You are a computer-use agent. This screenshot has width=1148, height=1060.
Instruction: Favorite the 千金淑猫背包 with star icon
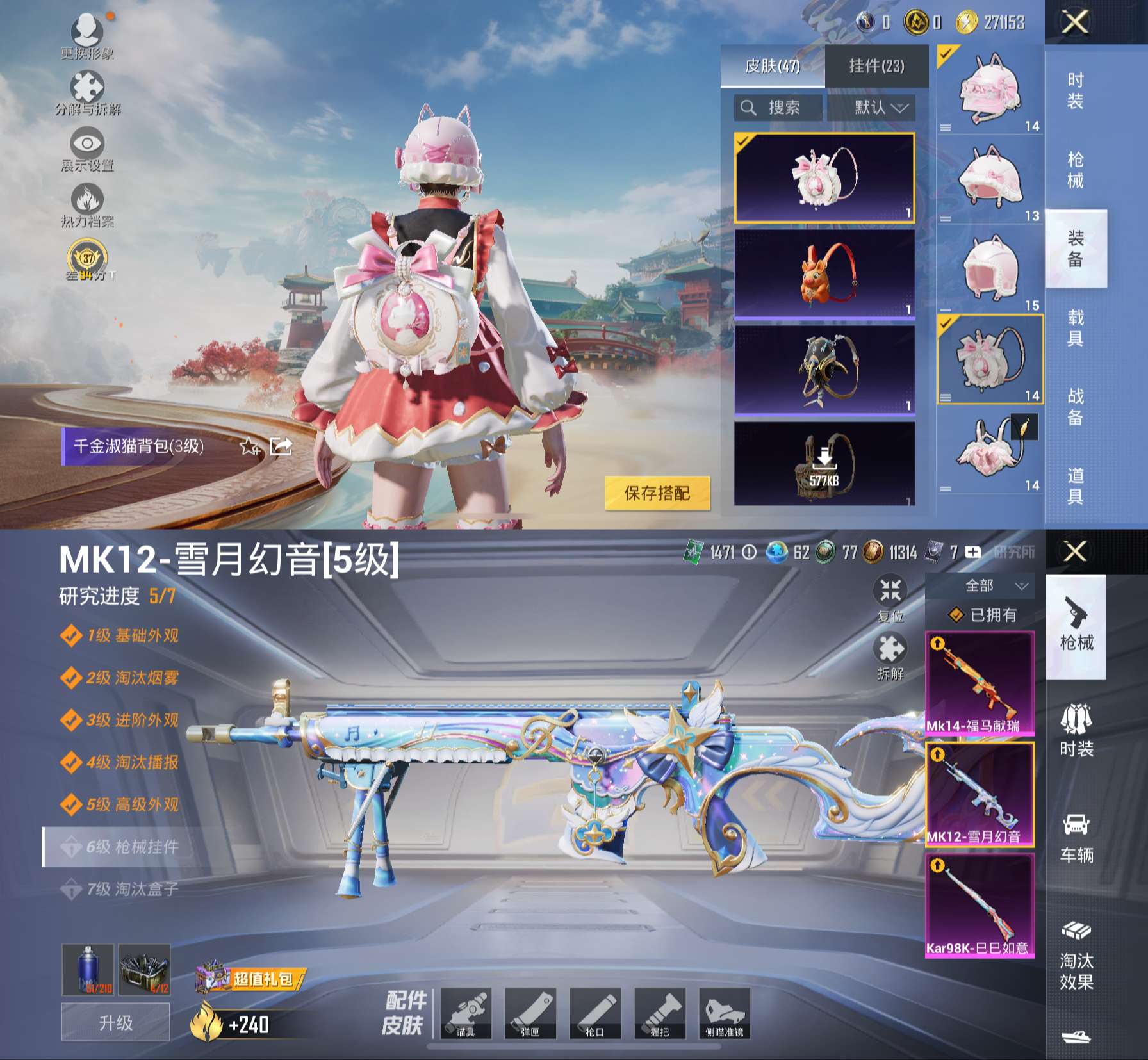[249, 446]
